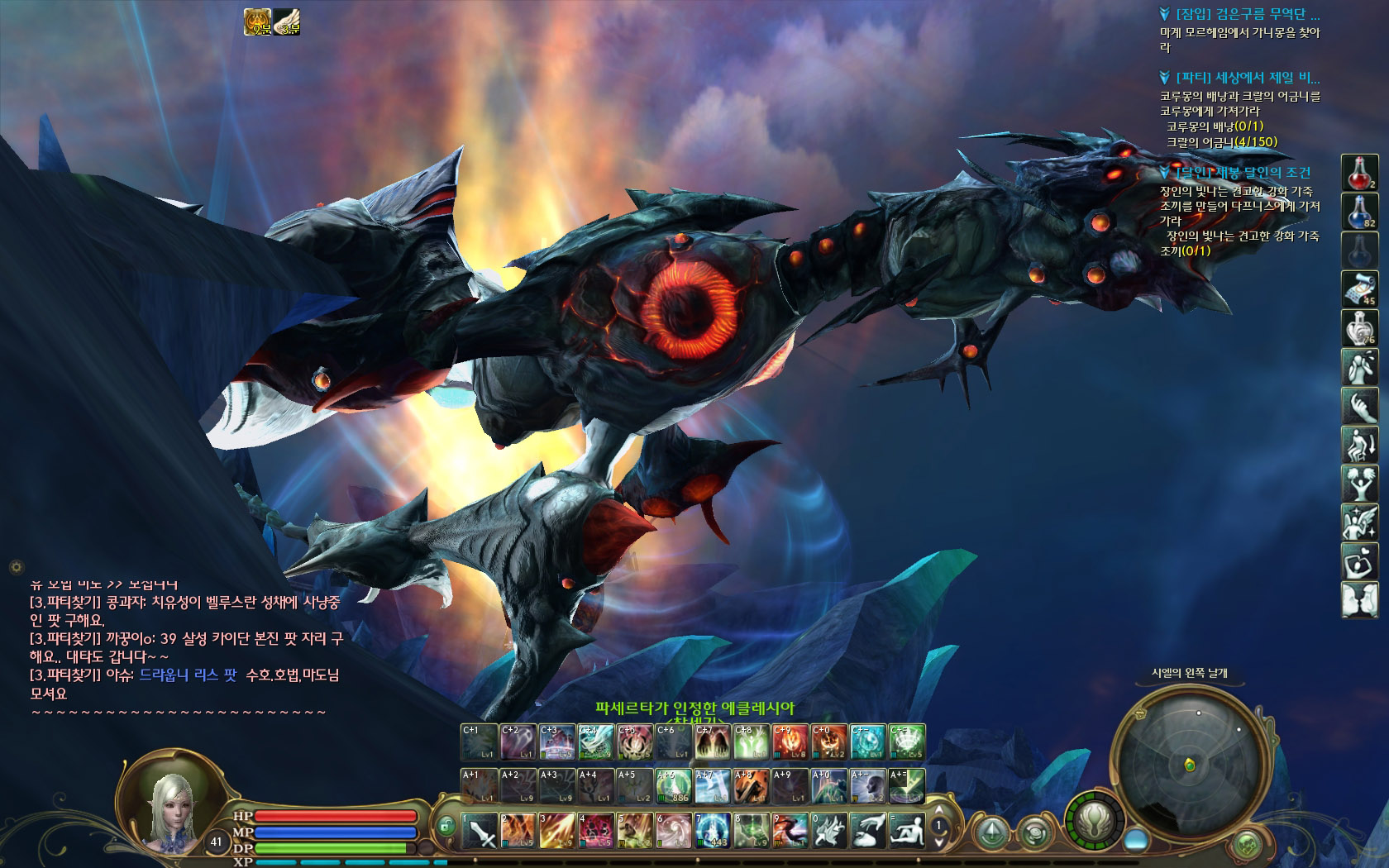Select the sitting figure rest action

point(906,831)
